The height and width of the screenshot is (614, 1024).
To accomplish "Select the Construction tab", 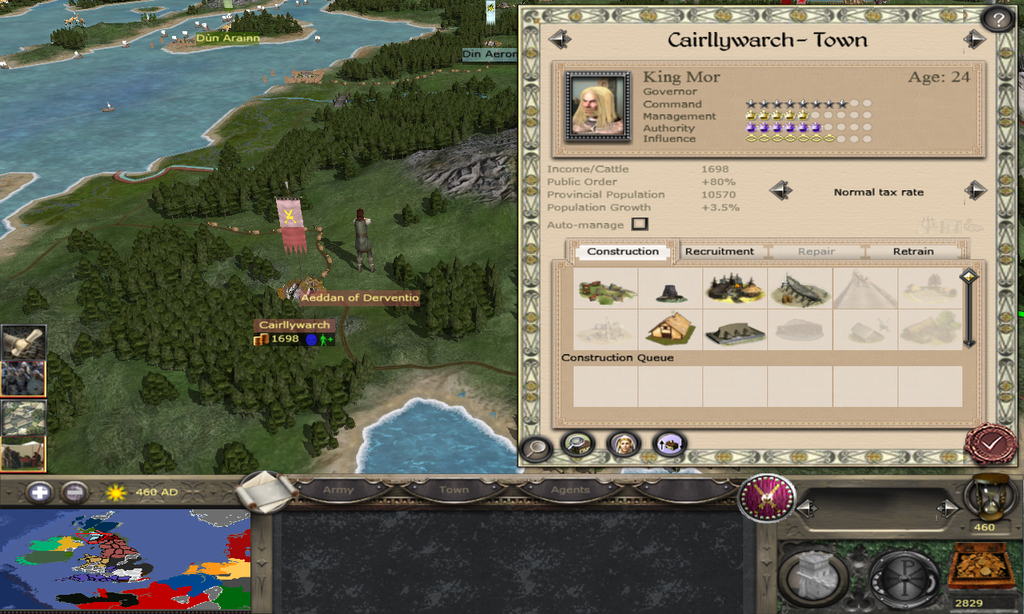I will click(623, 251).
